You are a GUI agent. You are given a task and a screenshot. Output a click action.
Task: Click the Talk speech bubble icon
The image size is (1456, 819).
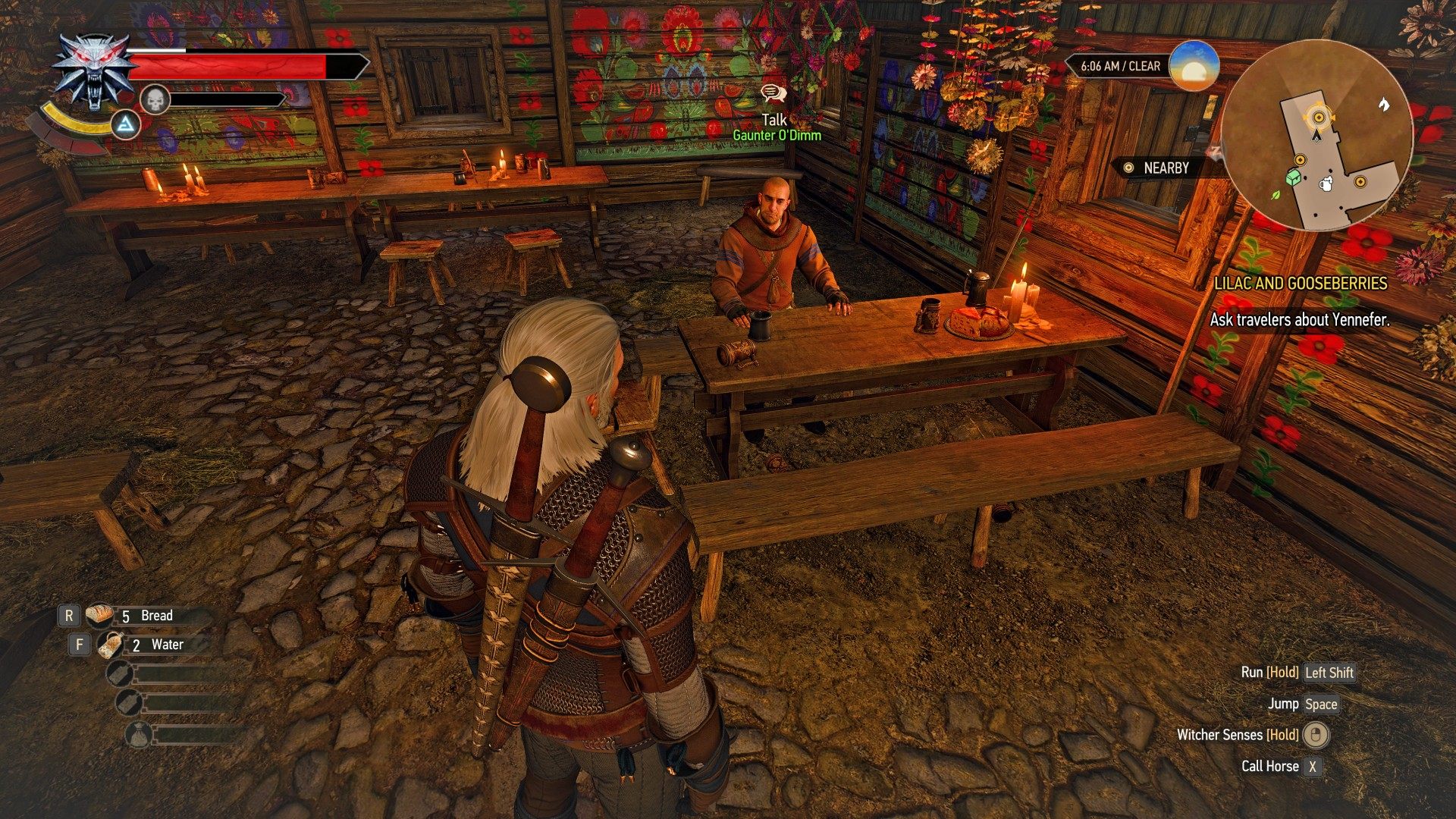pyautogui.click(x=773, y=93)
